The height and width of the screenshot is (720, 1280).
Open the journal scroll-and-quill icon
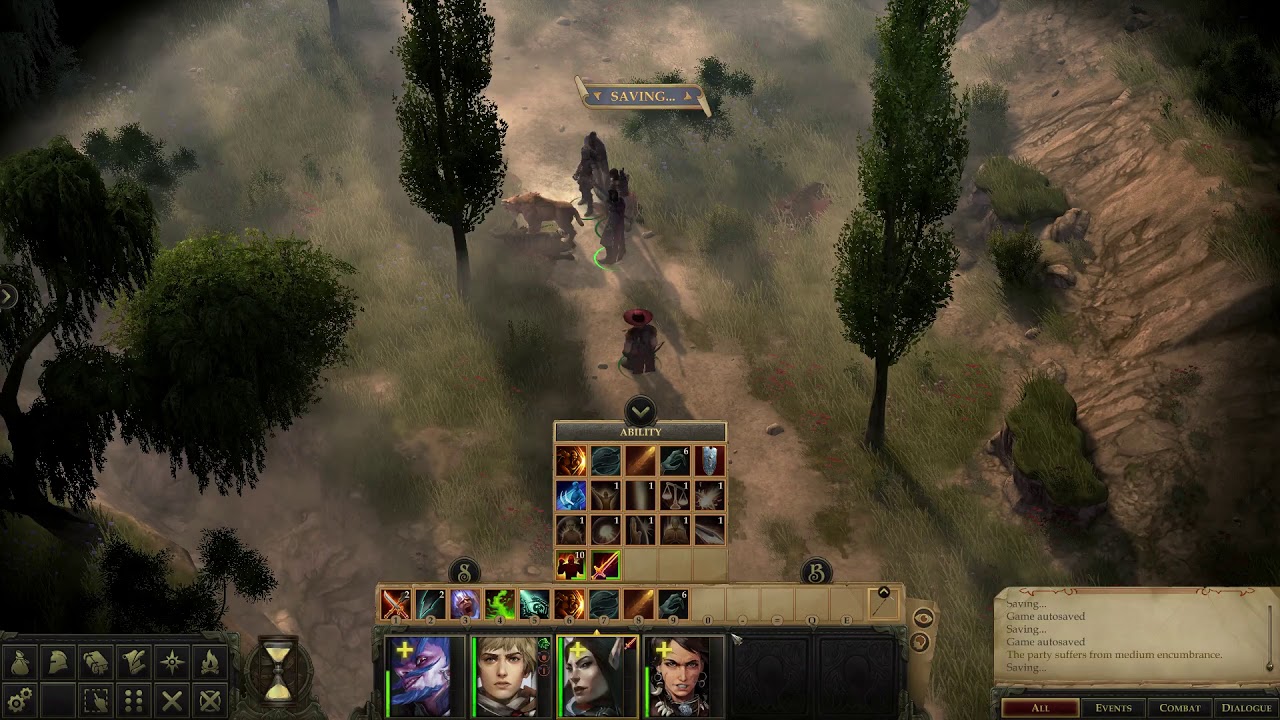[x=134, y=661]
